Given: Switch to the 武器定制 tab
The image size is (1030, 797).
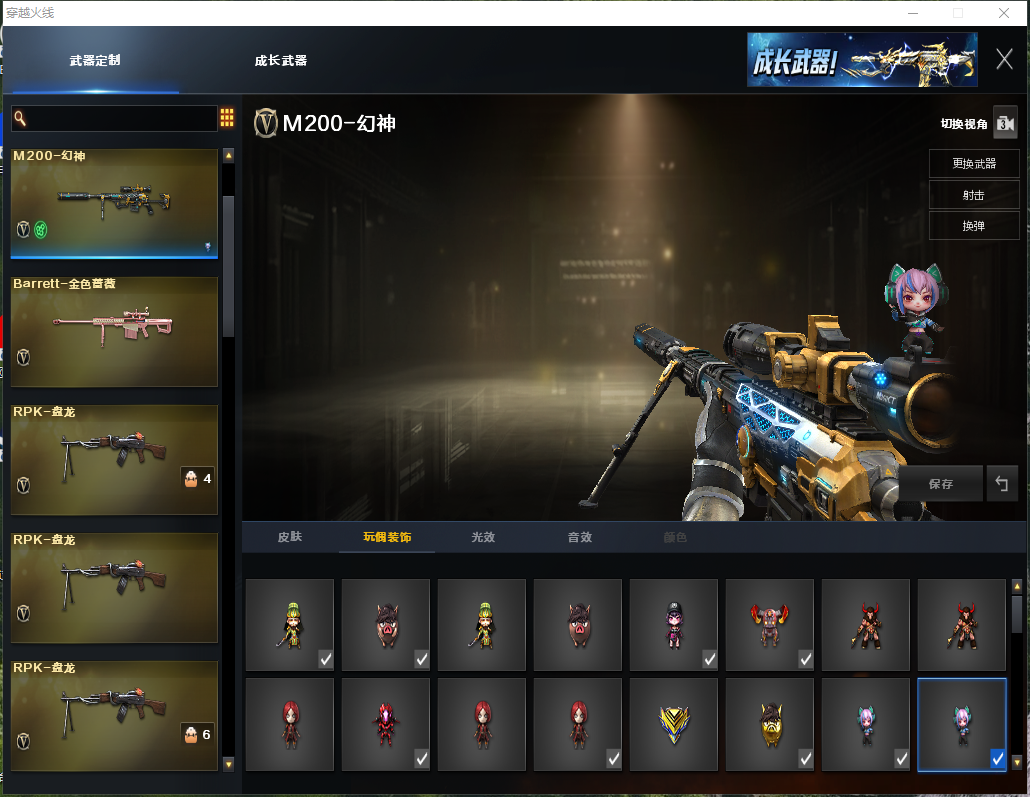Looking at the screenshot, I should tap(95, 61).
